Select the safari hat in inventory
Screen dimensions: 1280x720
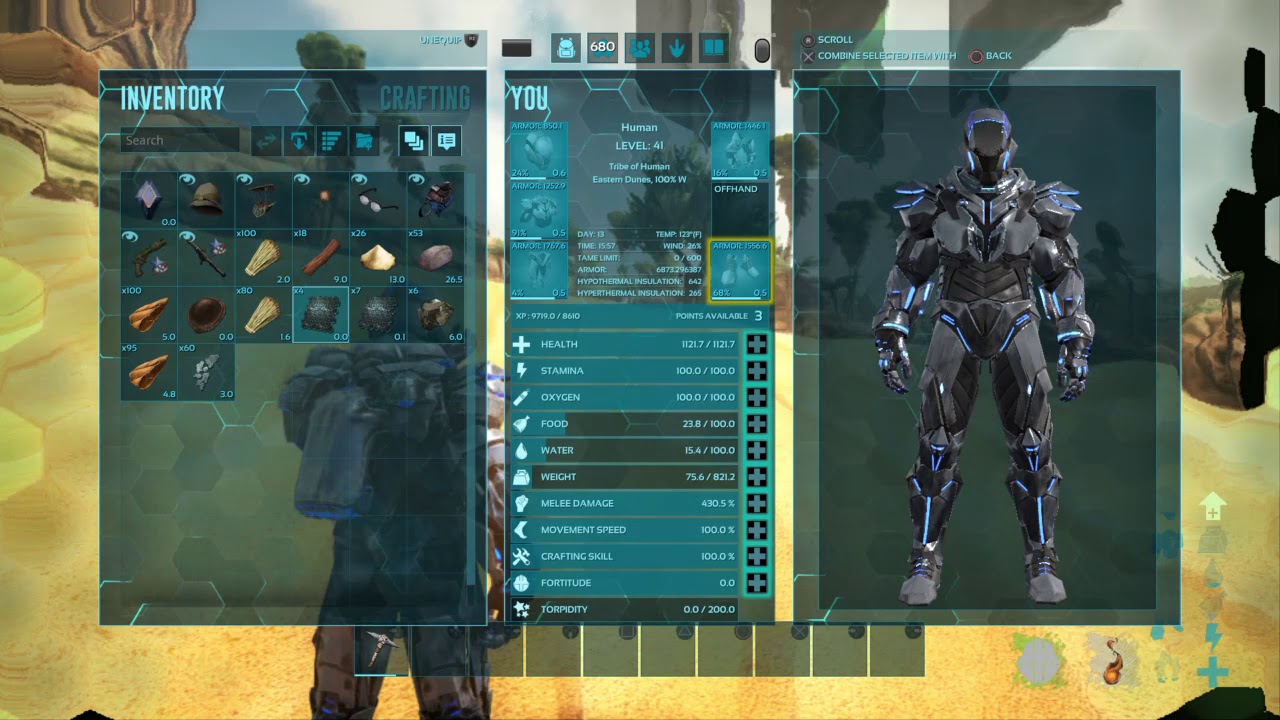[x=207, y=200]
